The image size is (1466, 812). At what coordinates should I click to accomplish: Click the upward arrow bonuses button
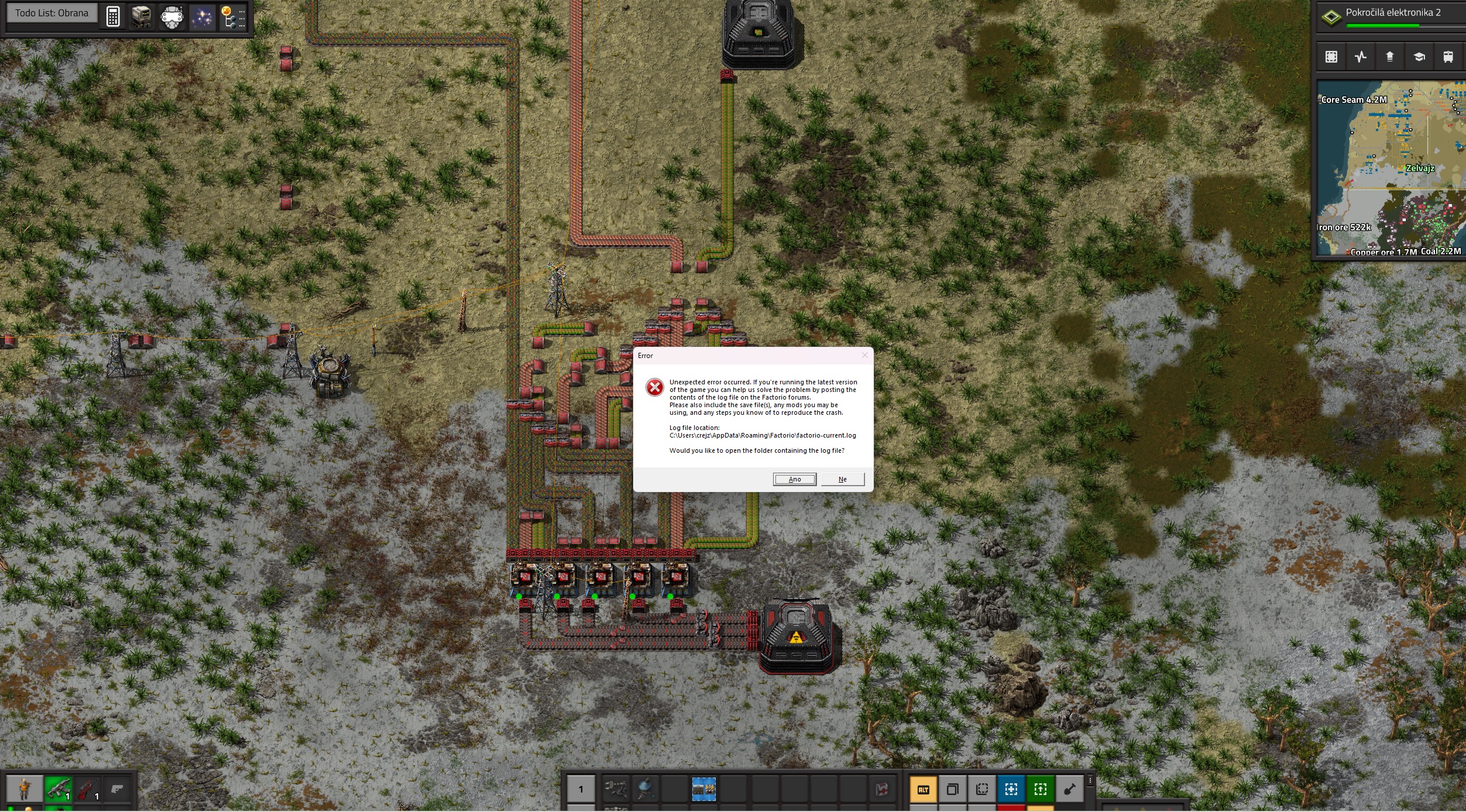1390,57
